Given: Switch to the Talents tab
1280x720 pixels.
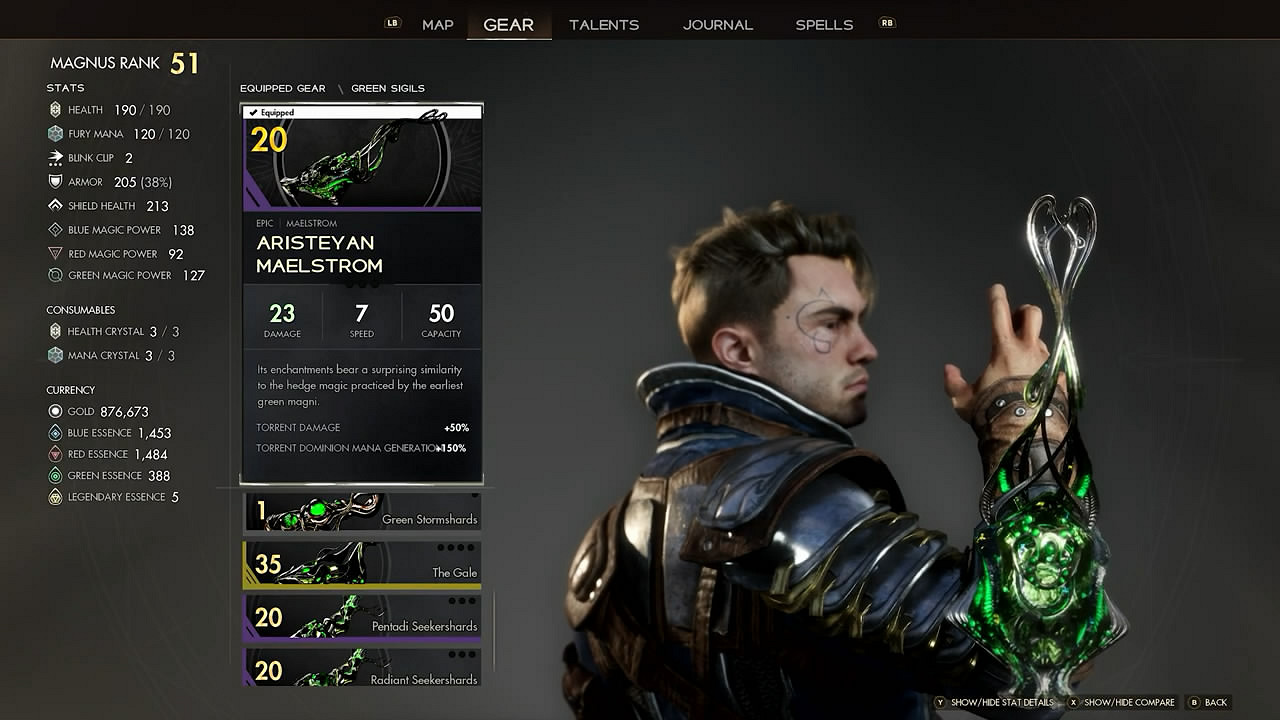Looking at the screenshot, I should click(604, 25).
